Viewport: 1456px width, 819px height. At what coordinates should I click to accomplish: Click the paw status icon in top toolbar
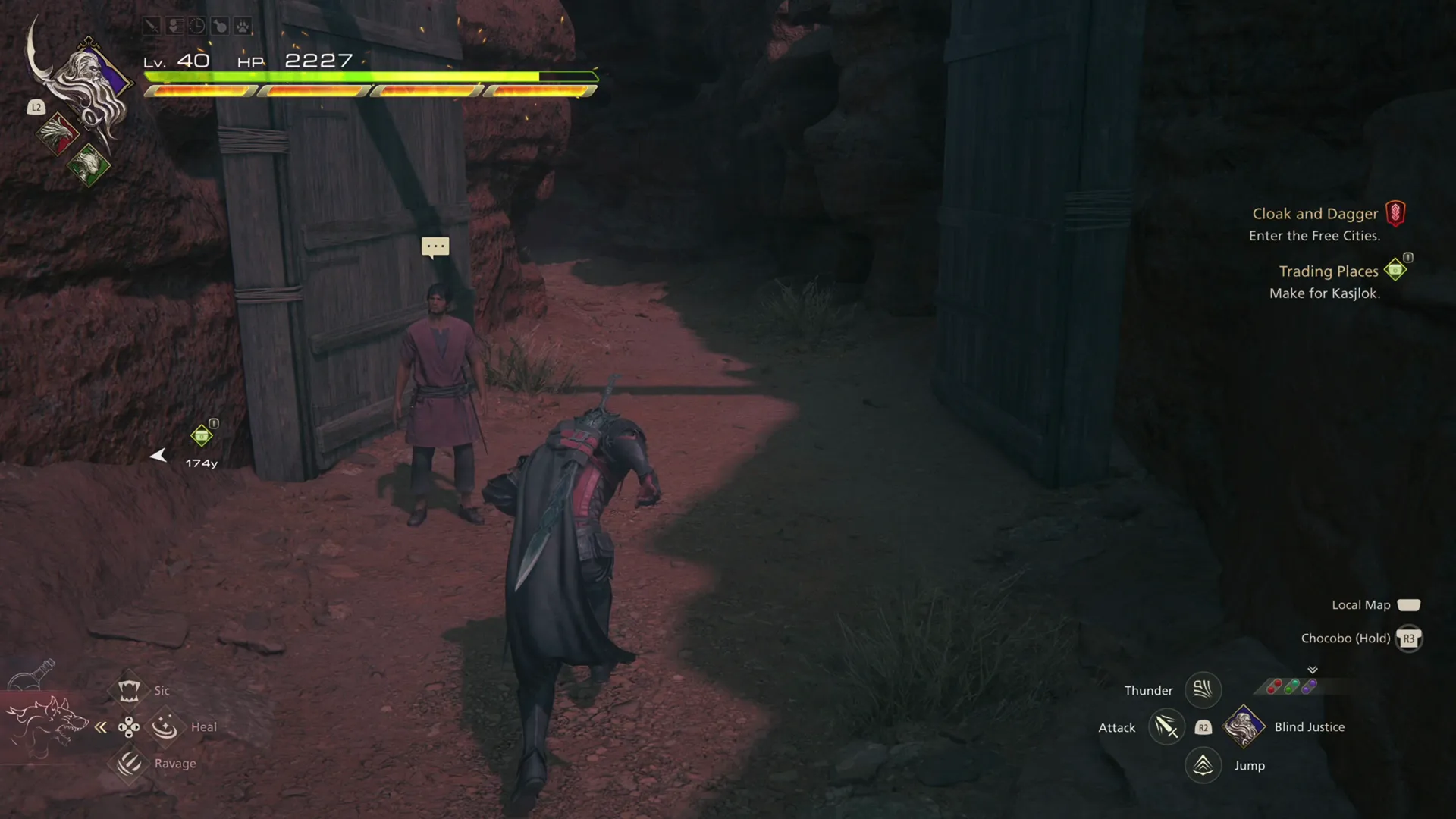point(244,25)
